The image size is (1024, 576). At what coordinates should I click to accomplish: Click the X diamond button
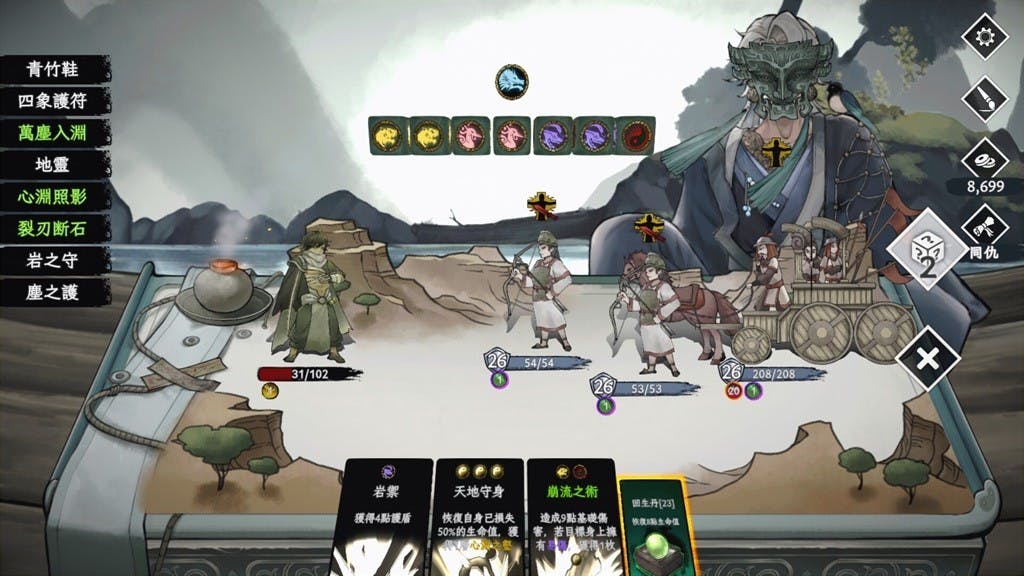point(927,357)
